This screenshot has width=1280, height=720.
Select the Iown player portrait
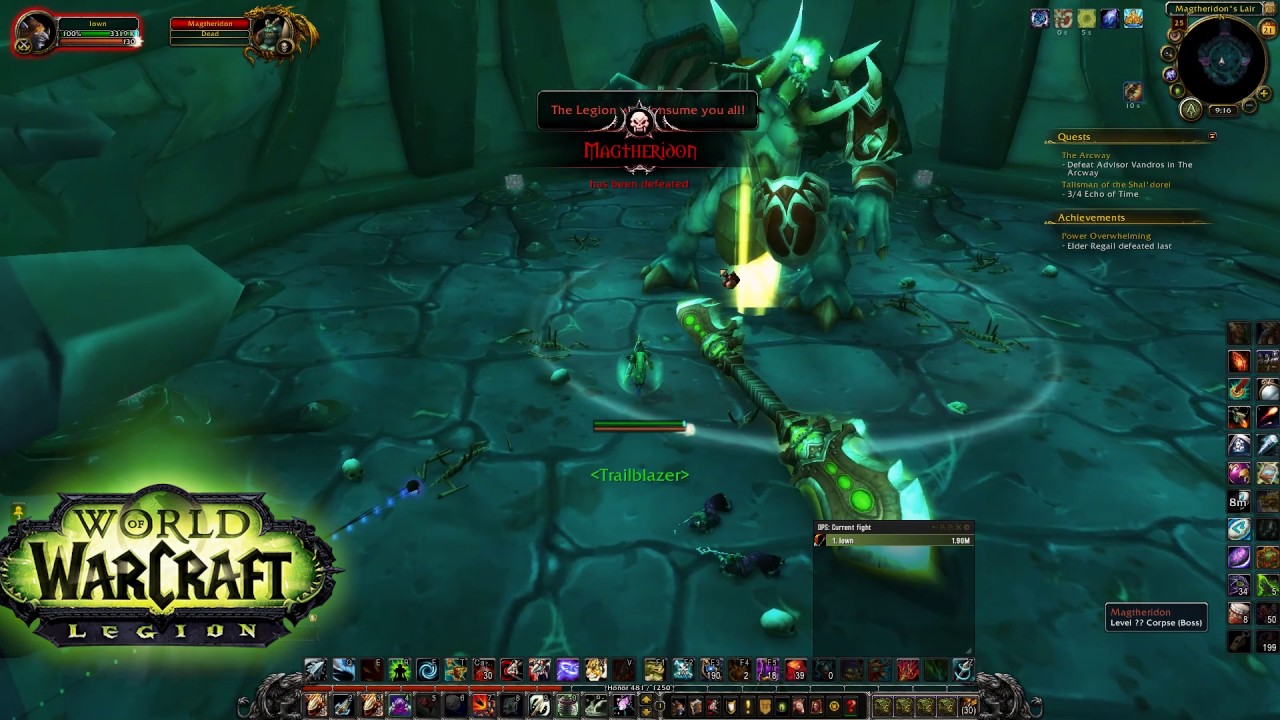tap(35, 33)
